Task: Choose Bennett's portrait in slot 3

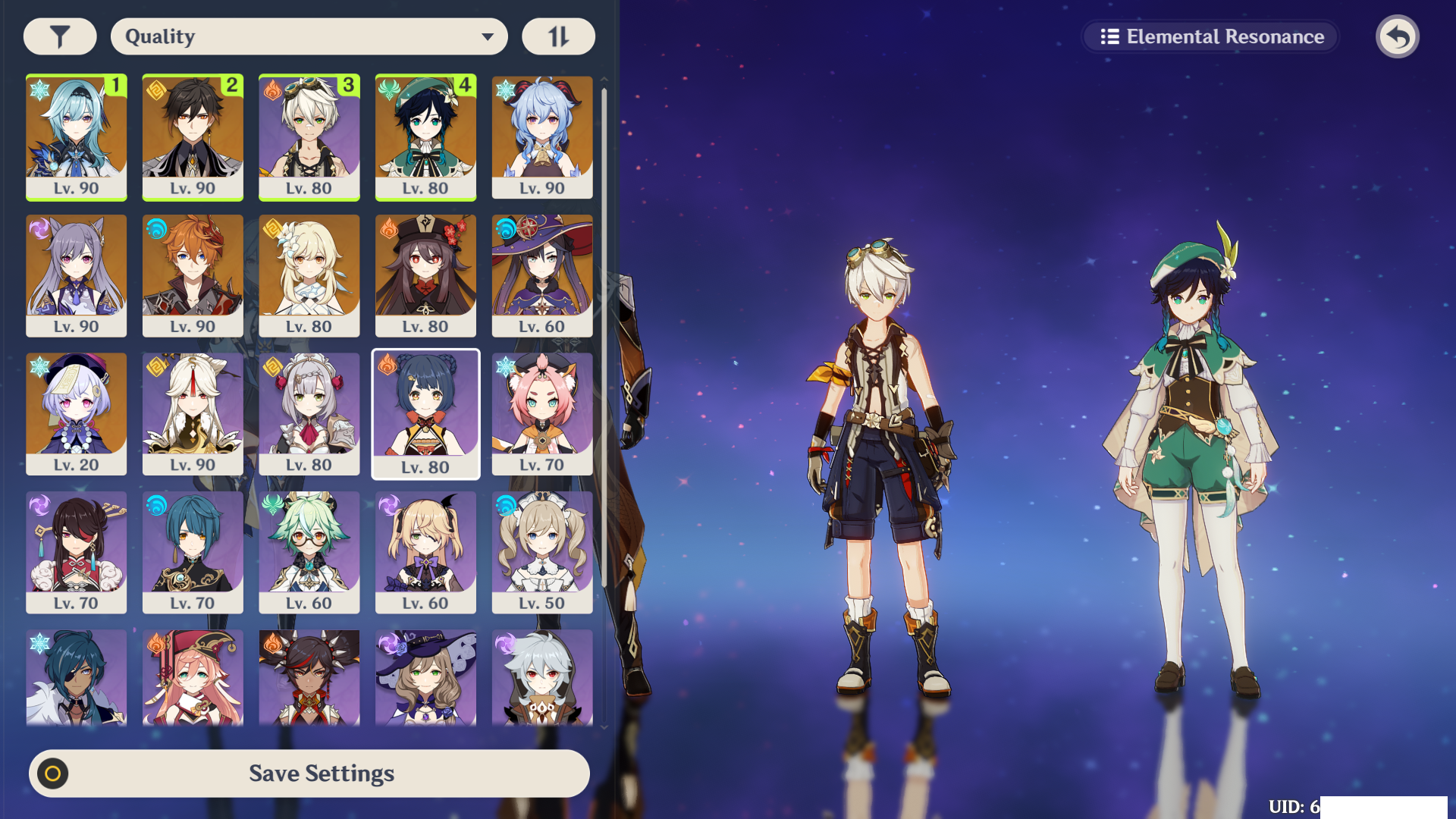Action: point(309,136)
